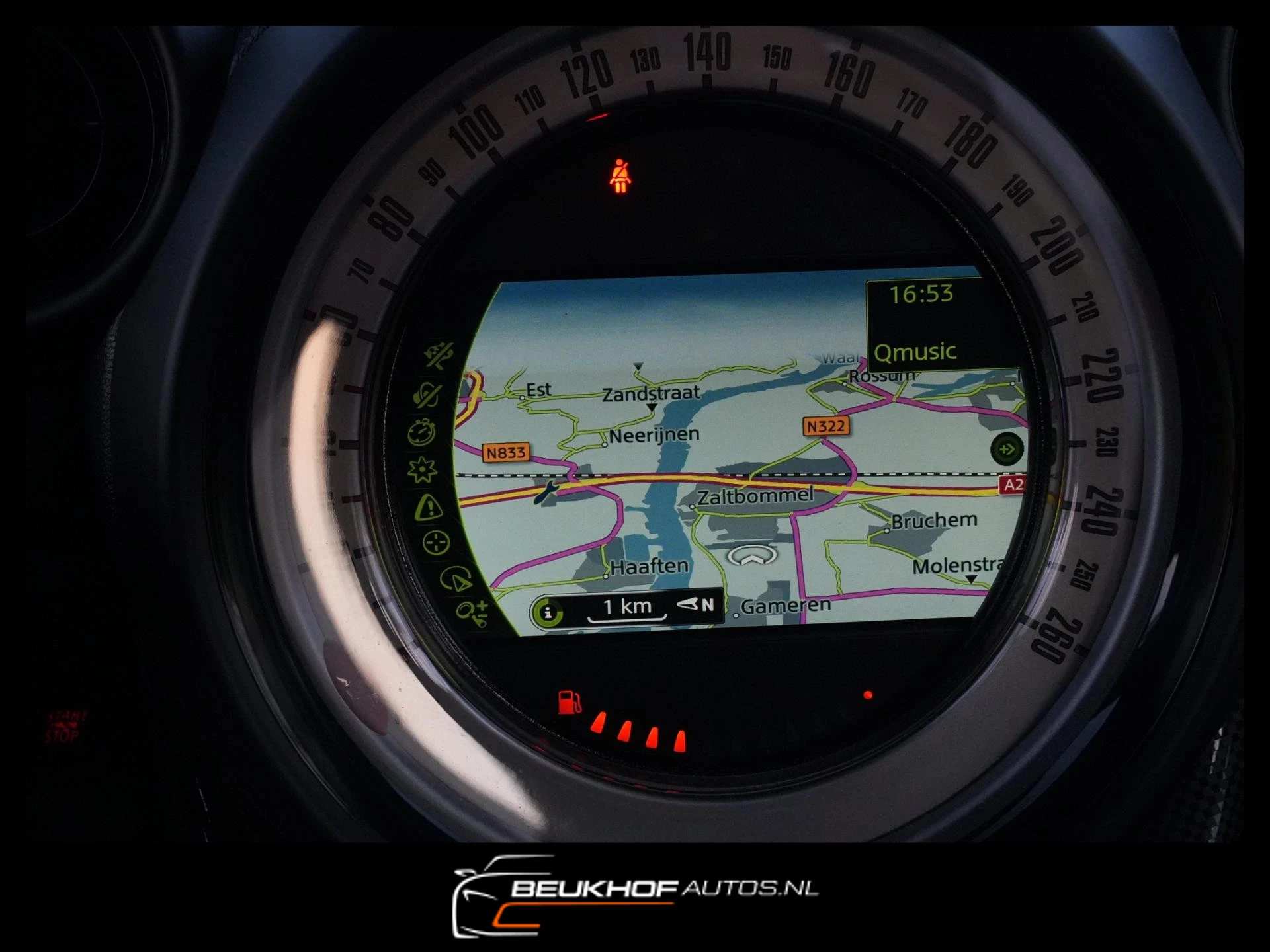Open the green-ringed info button

(548, 613)
